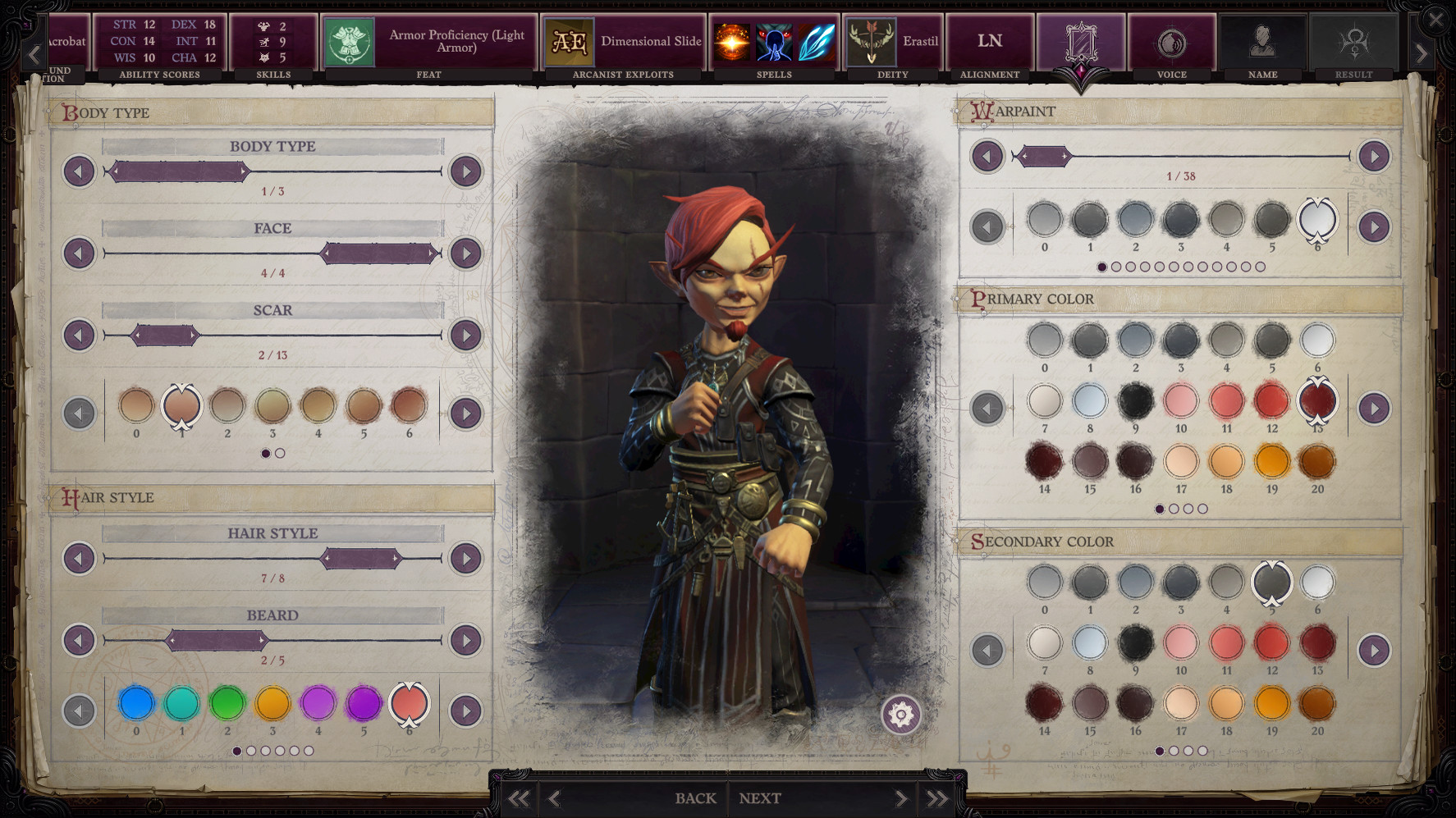Click the NEXT button
The image size is (1456, 818).
[x=759, y=797]
